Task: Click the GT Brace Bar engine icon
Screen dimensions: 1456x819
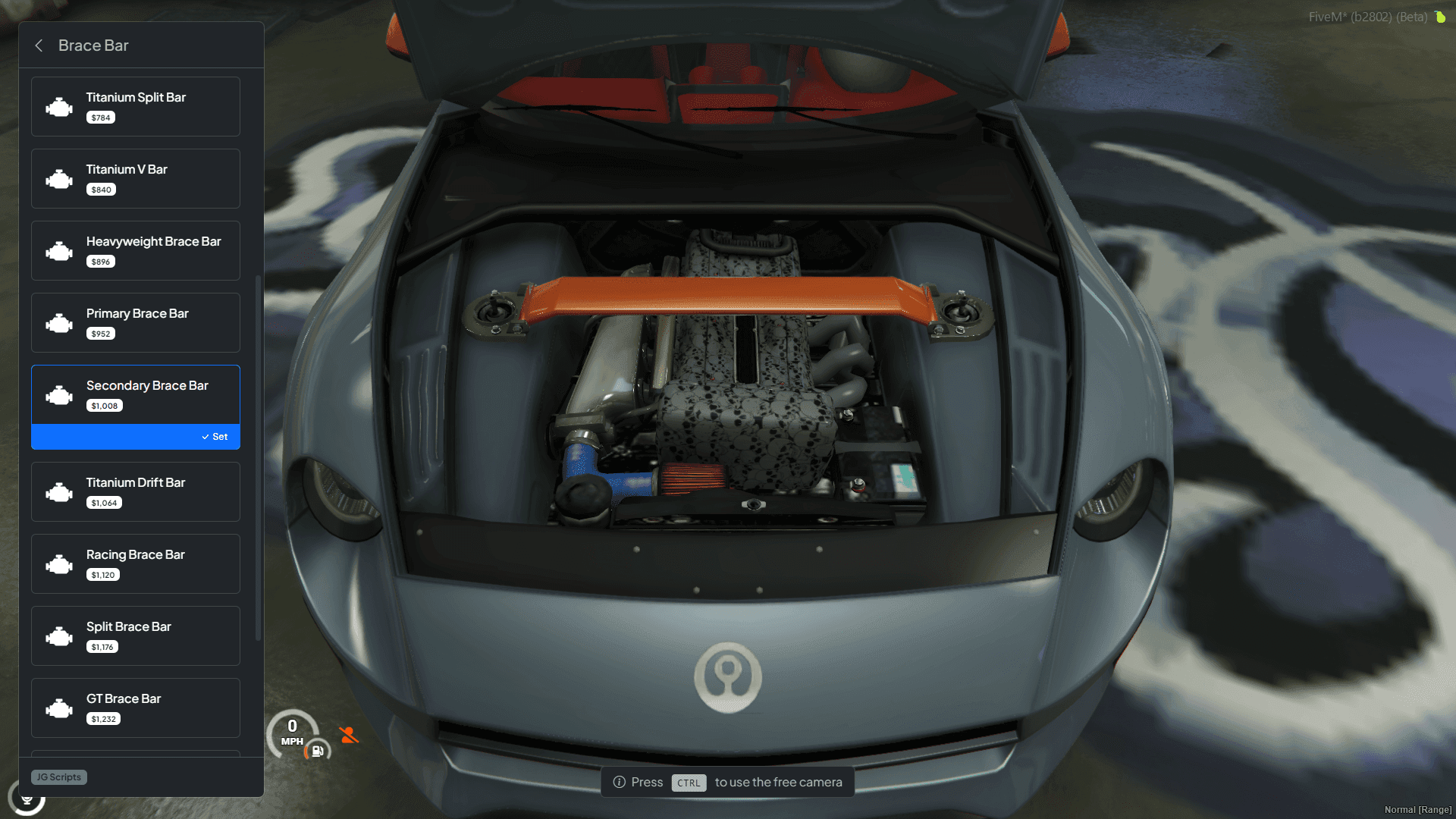Action: 59,708
